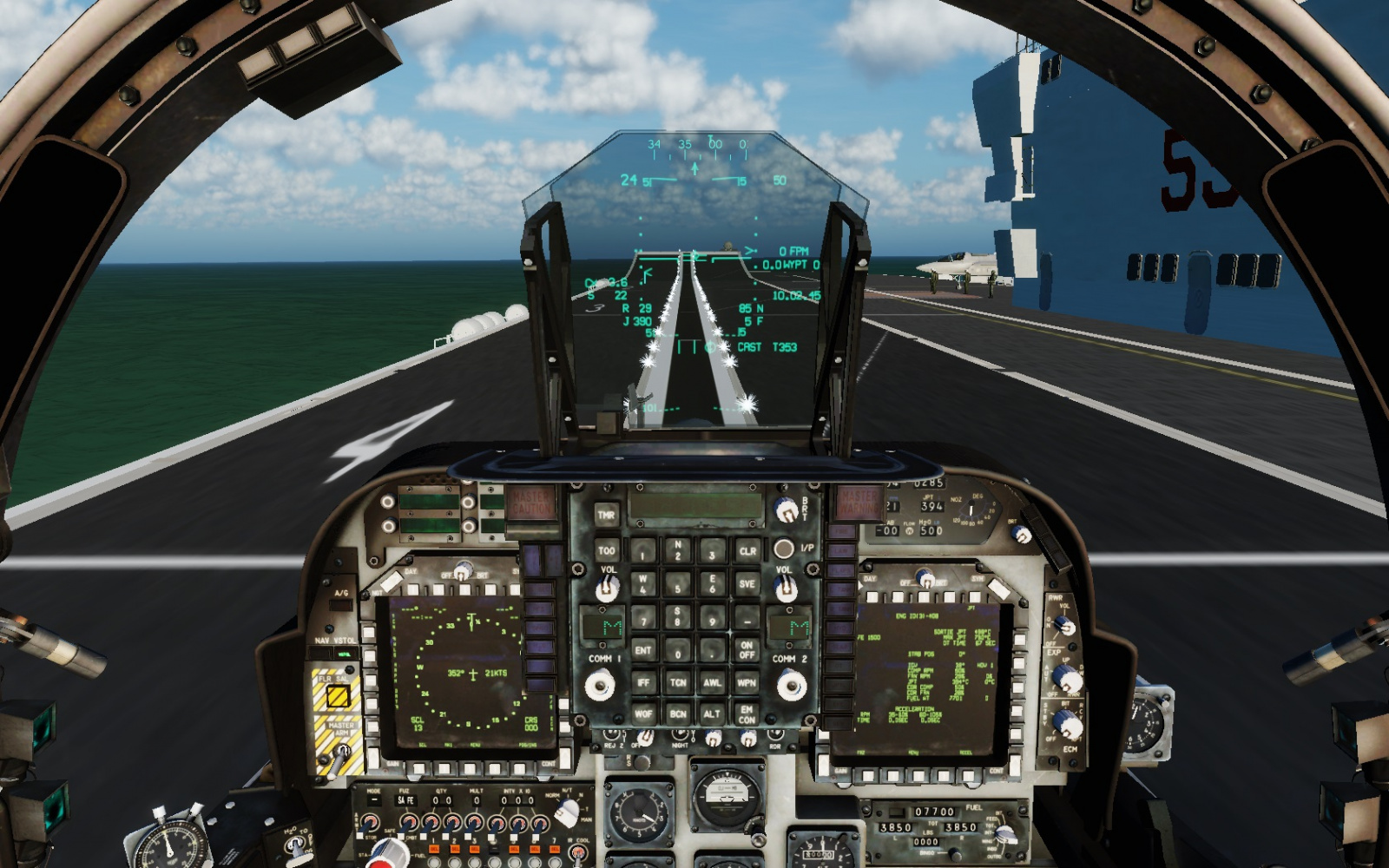Image resolution: width=1389 pixels, height=868 pixels.
Task: Activate the AWL function button
Action: pos(712,683)
